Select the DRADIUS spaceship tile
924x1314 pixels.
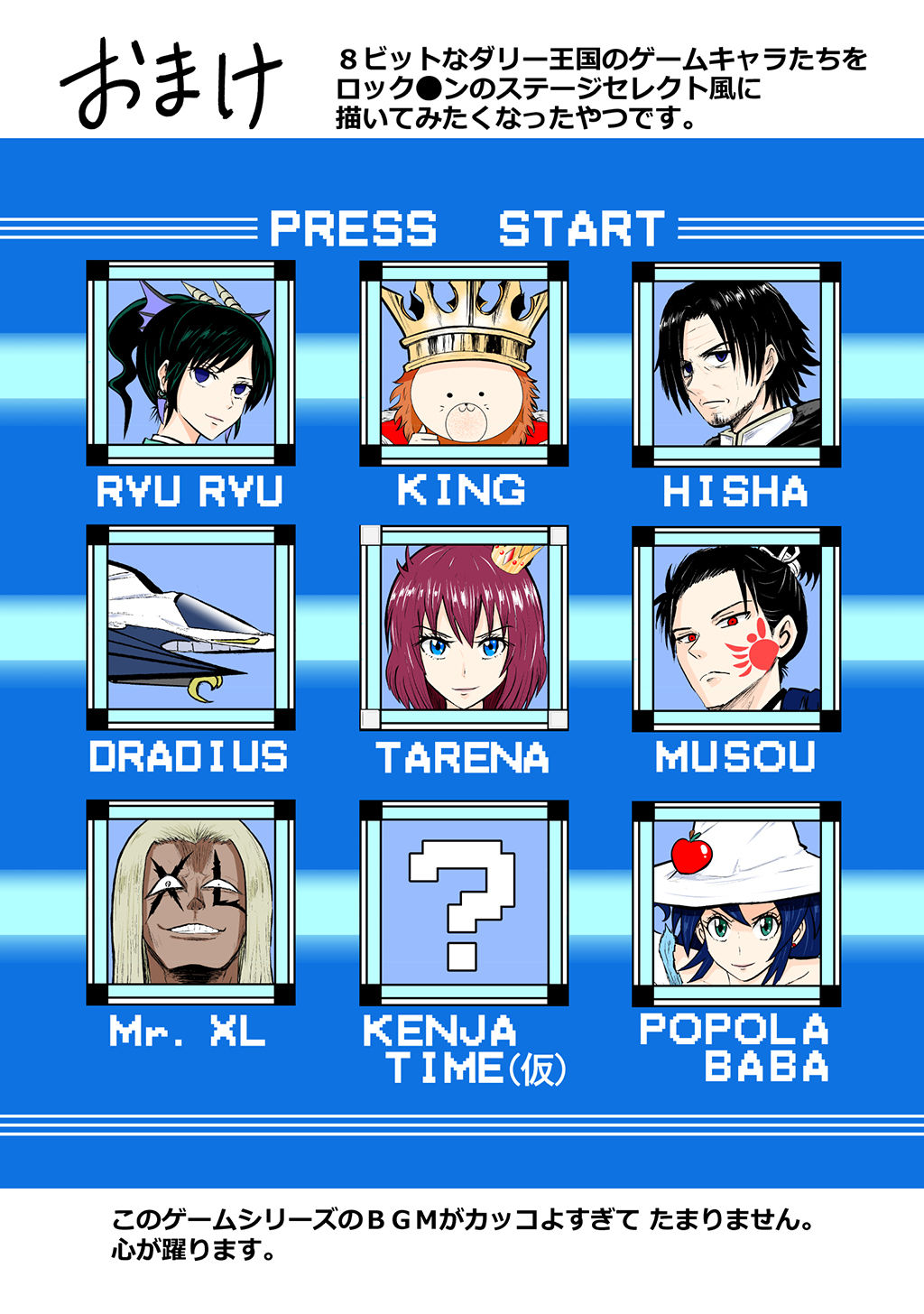click(190, 628)
